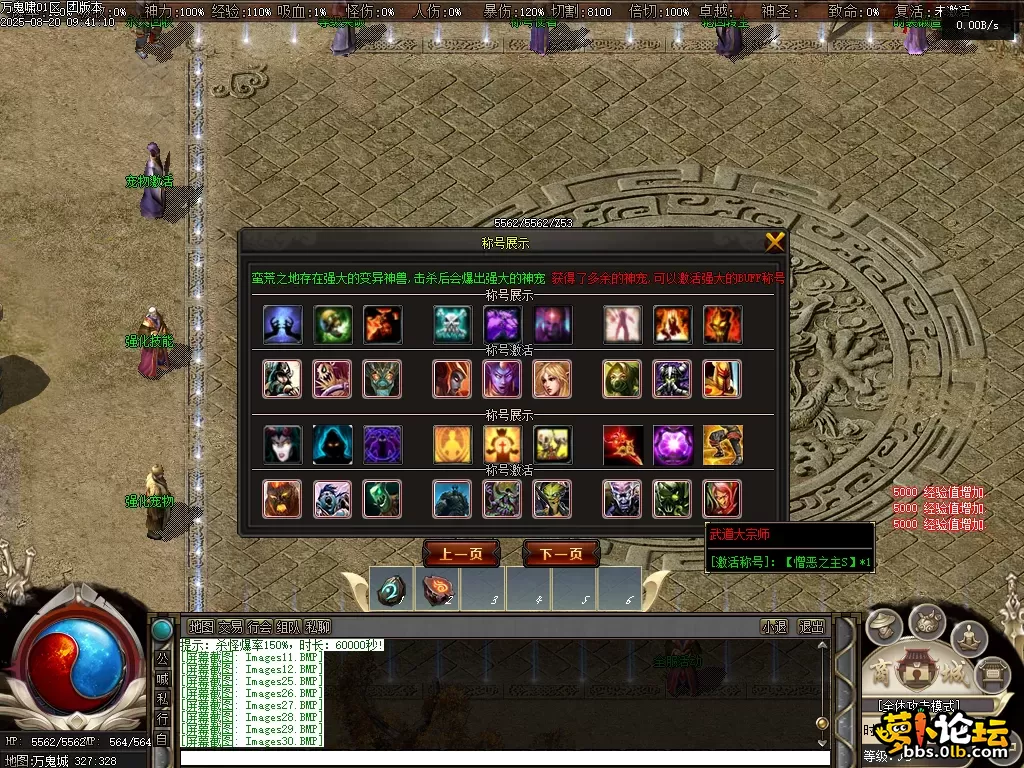The width and height of the screenshot is (1024, 768).
Task: Select the flaming horned demon mask icon
Action: click(722, 325)
